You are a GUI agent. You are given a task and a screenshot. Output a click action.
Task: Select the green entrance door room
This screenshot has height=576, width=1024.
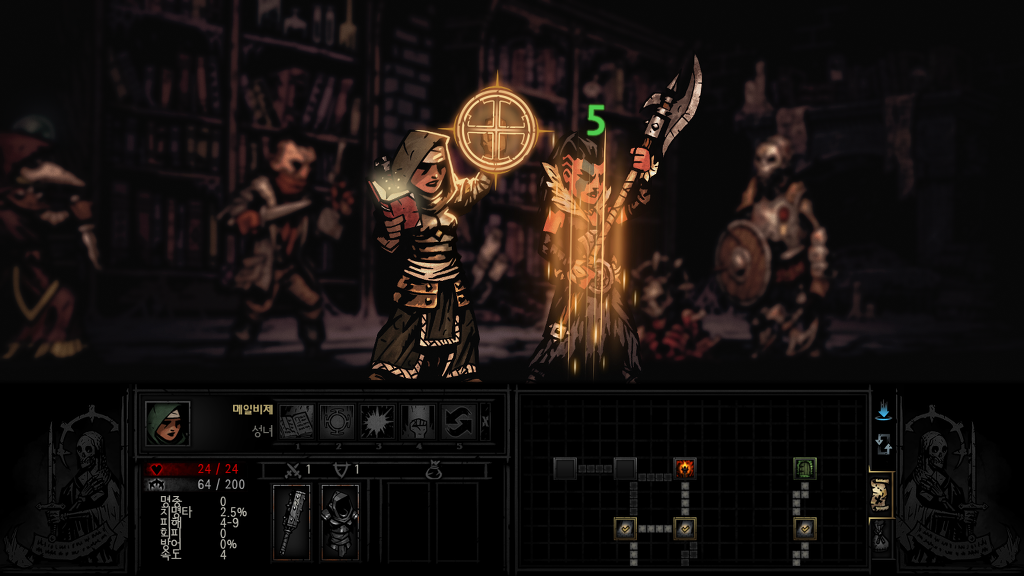tap(806, 467)
